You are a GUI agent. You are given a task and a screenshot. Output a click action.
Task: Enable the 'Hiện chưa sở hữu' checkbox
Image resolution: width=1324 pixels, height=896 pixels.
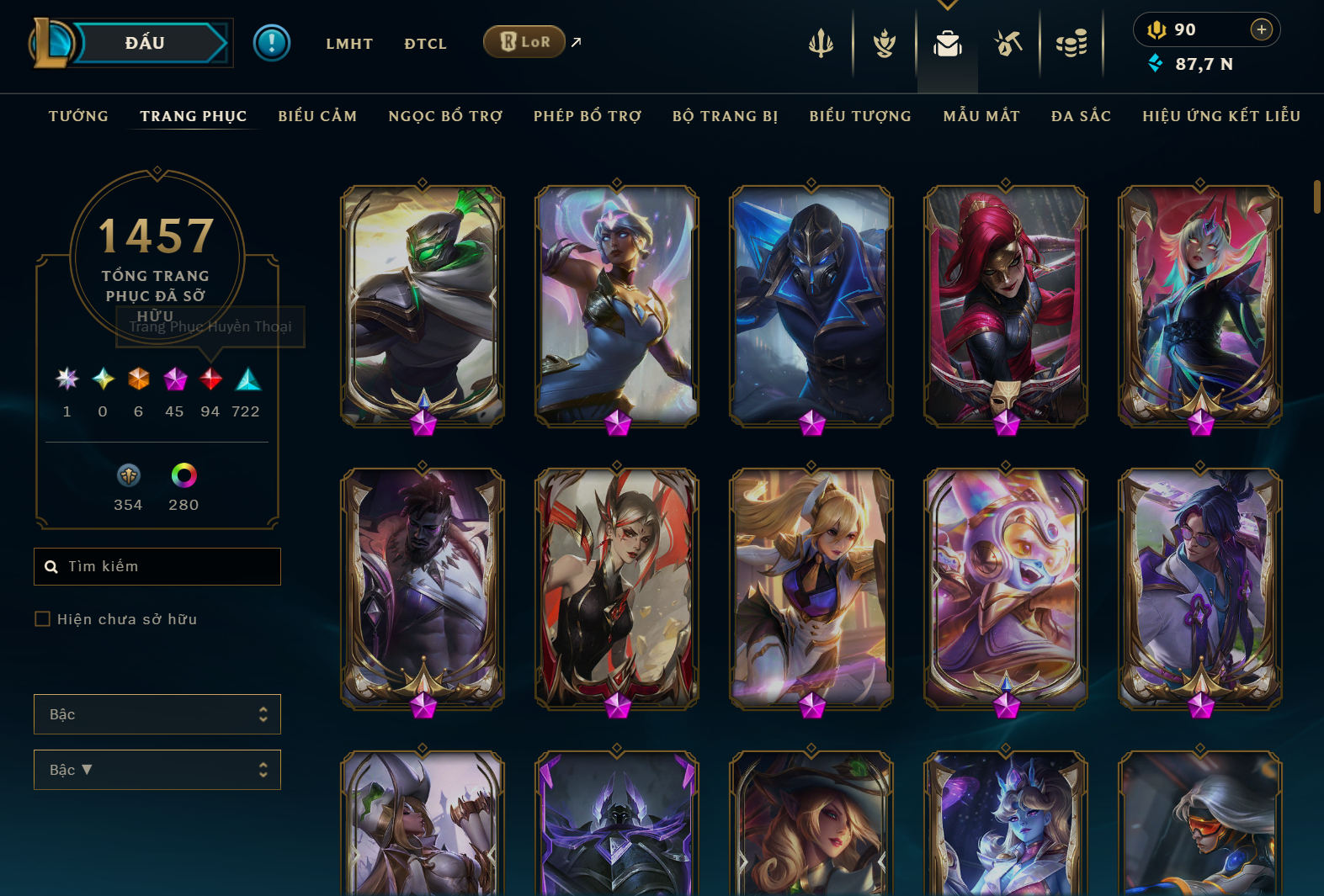(42, 618)
